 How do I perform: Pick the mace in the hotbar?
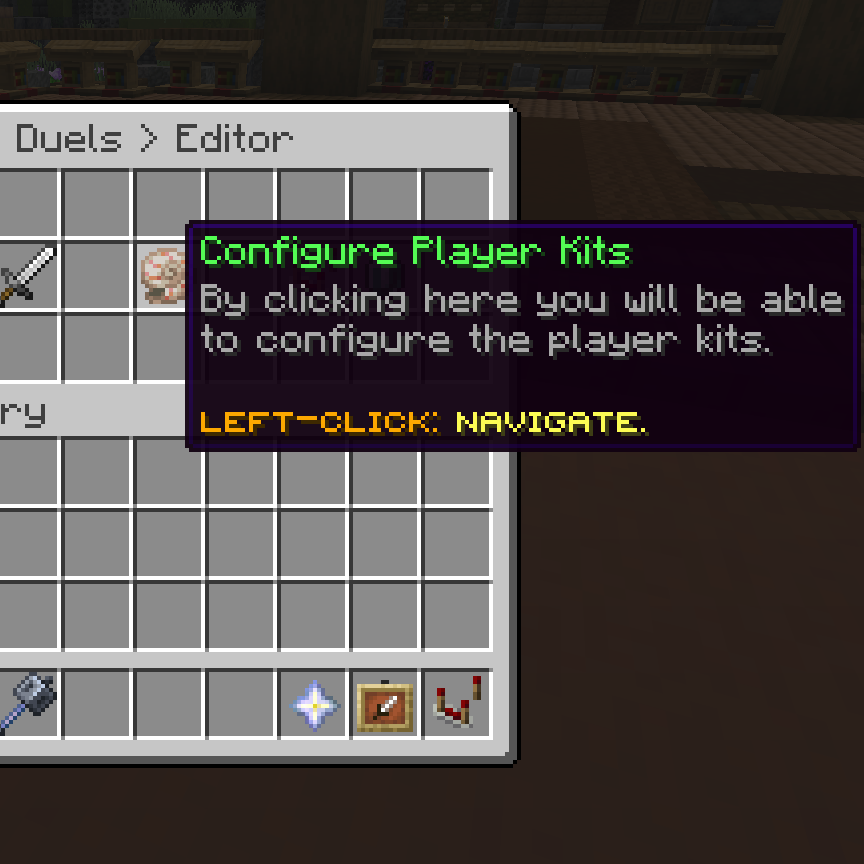coord(29,704)
